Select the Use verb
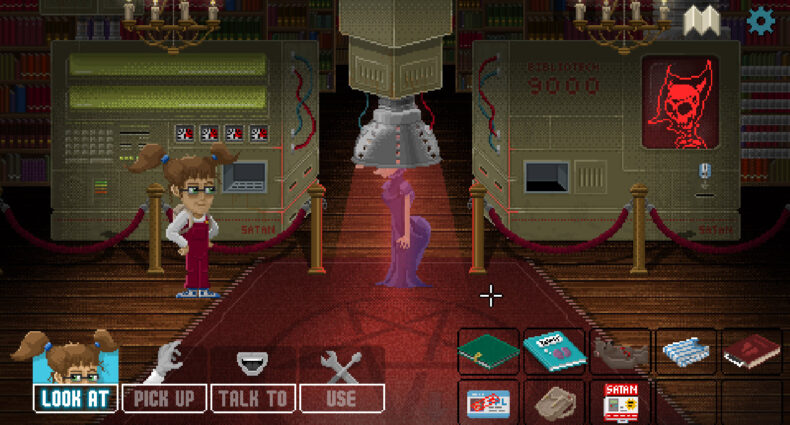Screen dimensions: 790x425 (342, 398)
